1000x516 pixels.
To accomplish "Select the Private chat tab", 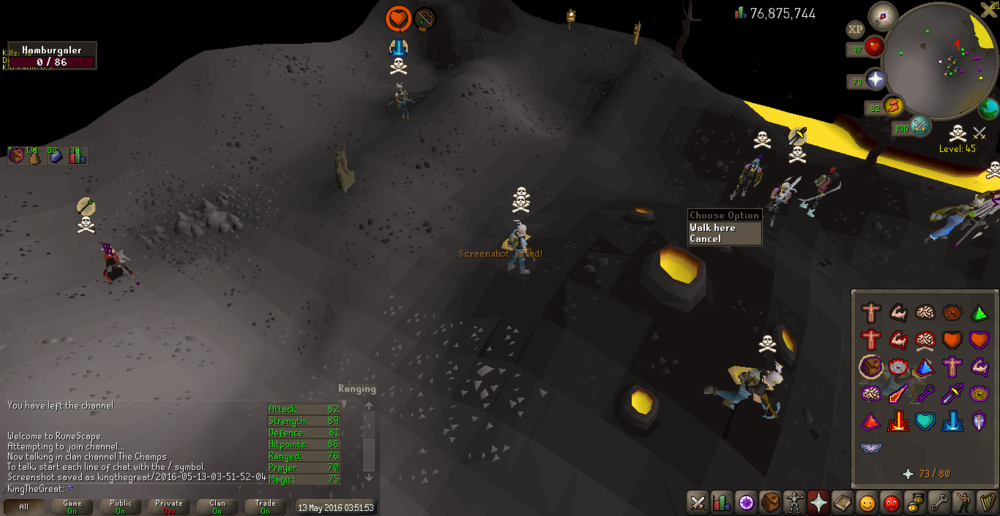I will coord(169,507).
